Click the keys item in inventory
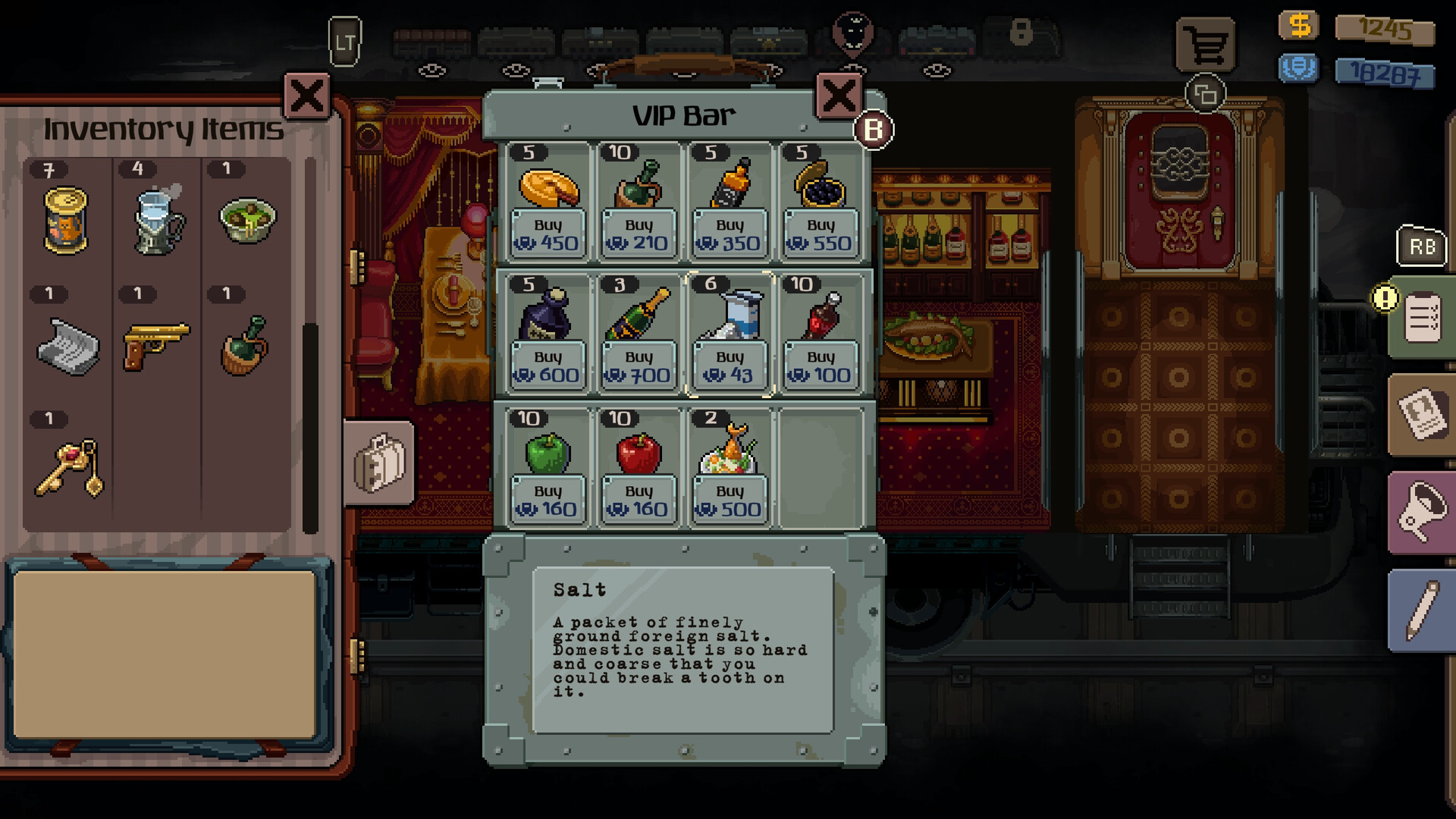 click(x=67, y=465)
